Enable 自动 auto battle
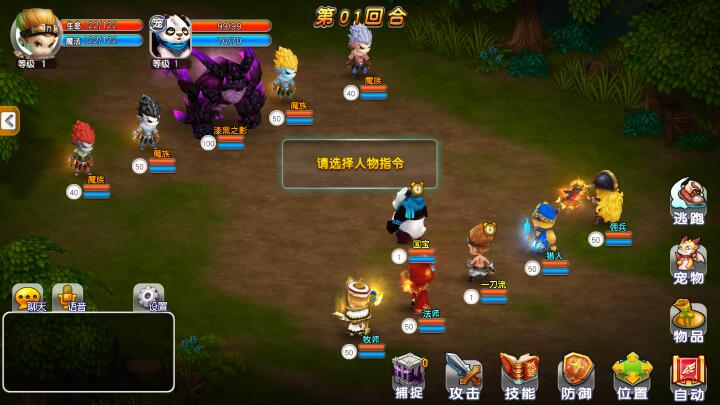 click(688, 376)
